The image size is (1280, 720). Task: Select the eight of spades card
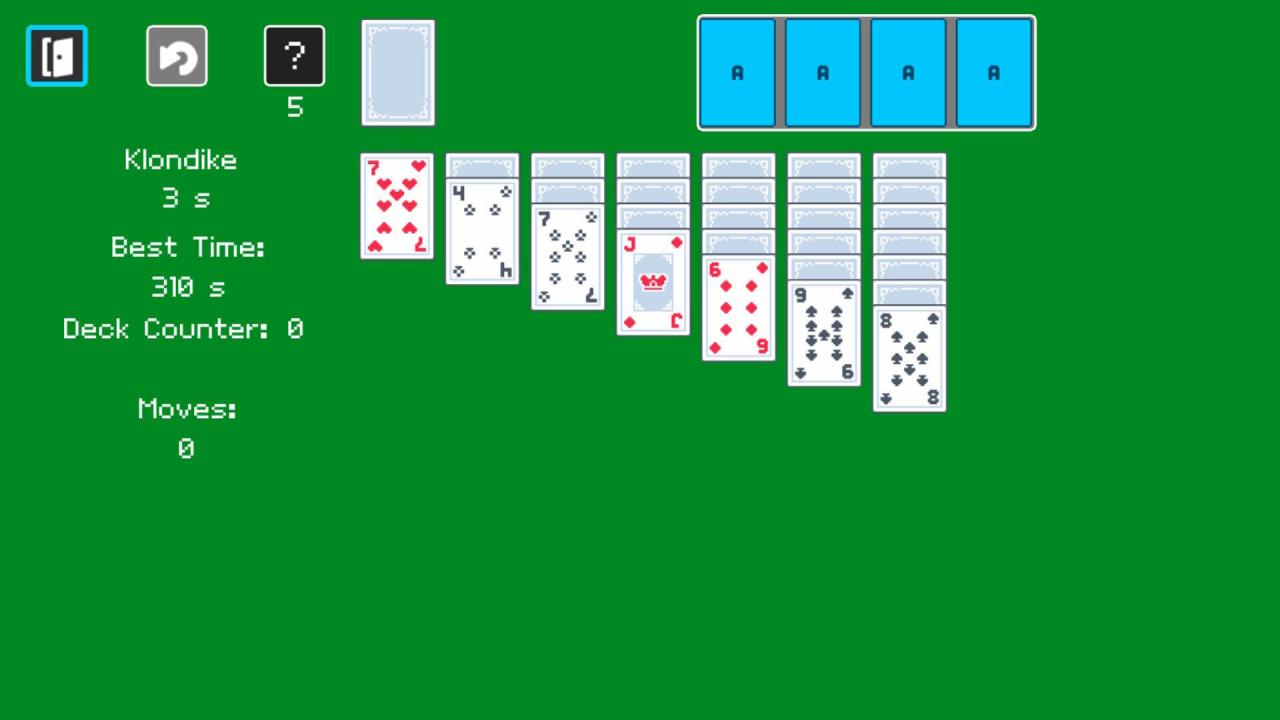click(x=908, y=356)
